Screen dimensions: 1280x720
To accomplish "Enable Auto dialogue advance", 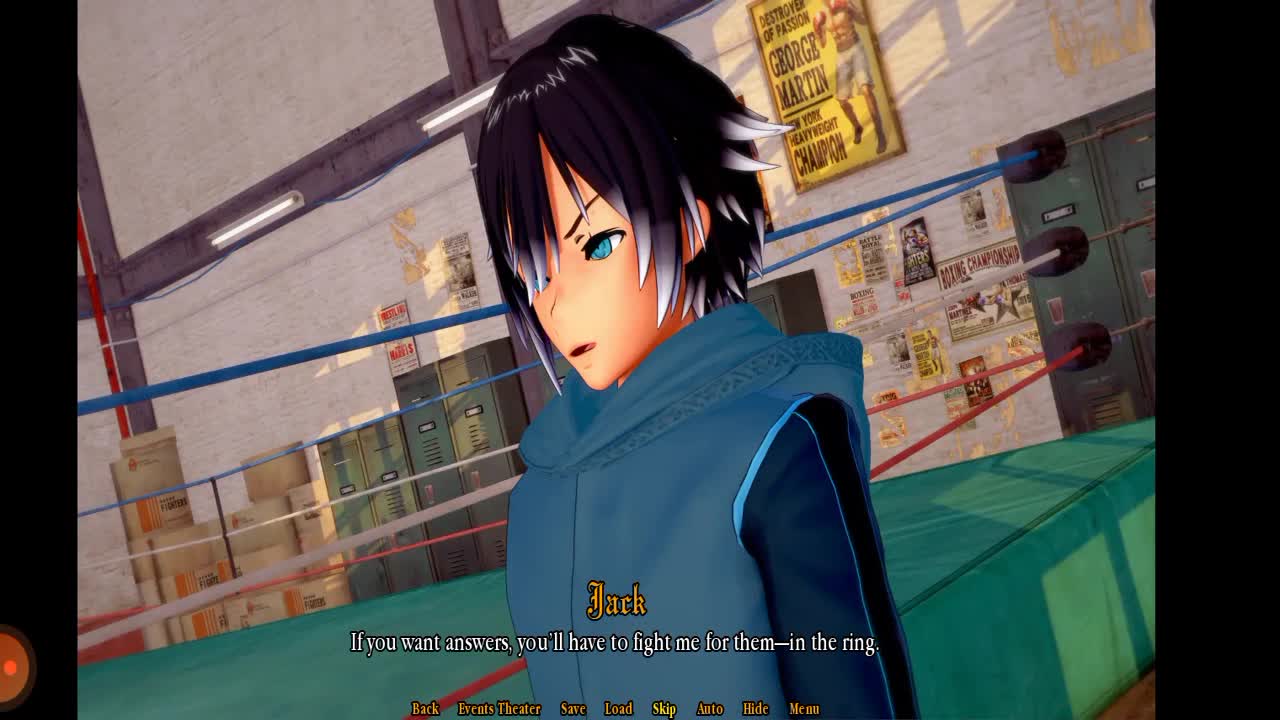I will (x=709, y=708).
